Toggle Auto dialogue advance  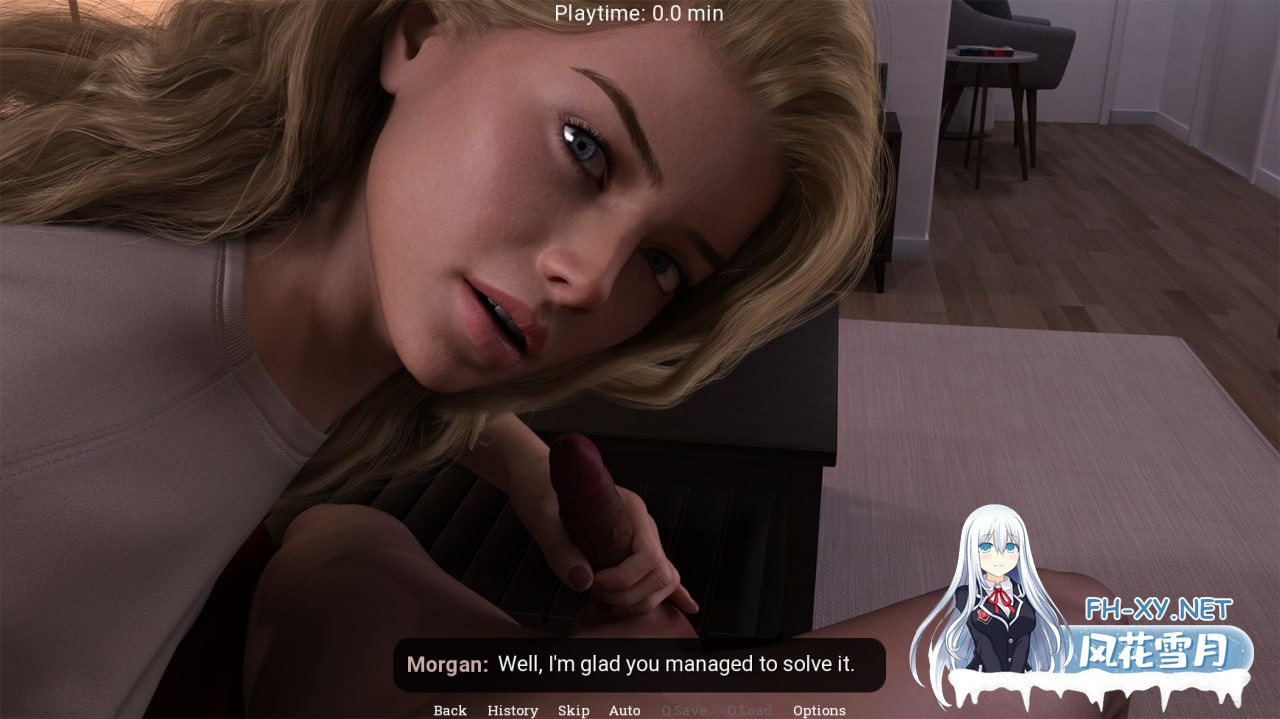(x=625, y=710)
